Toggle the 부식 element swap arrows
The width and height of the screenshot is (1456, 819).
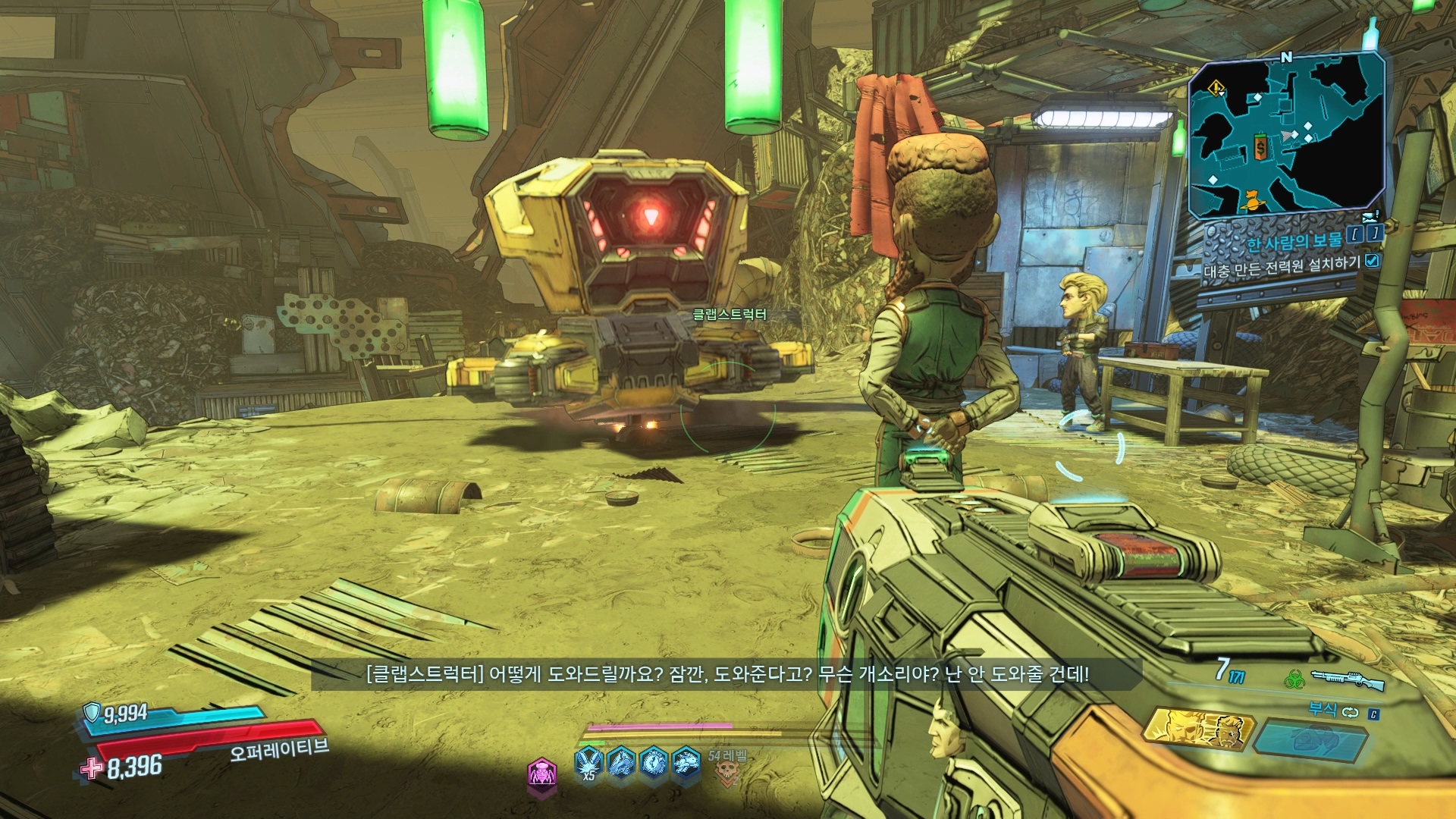pos(1351,711)
